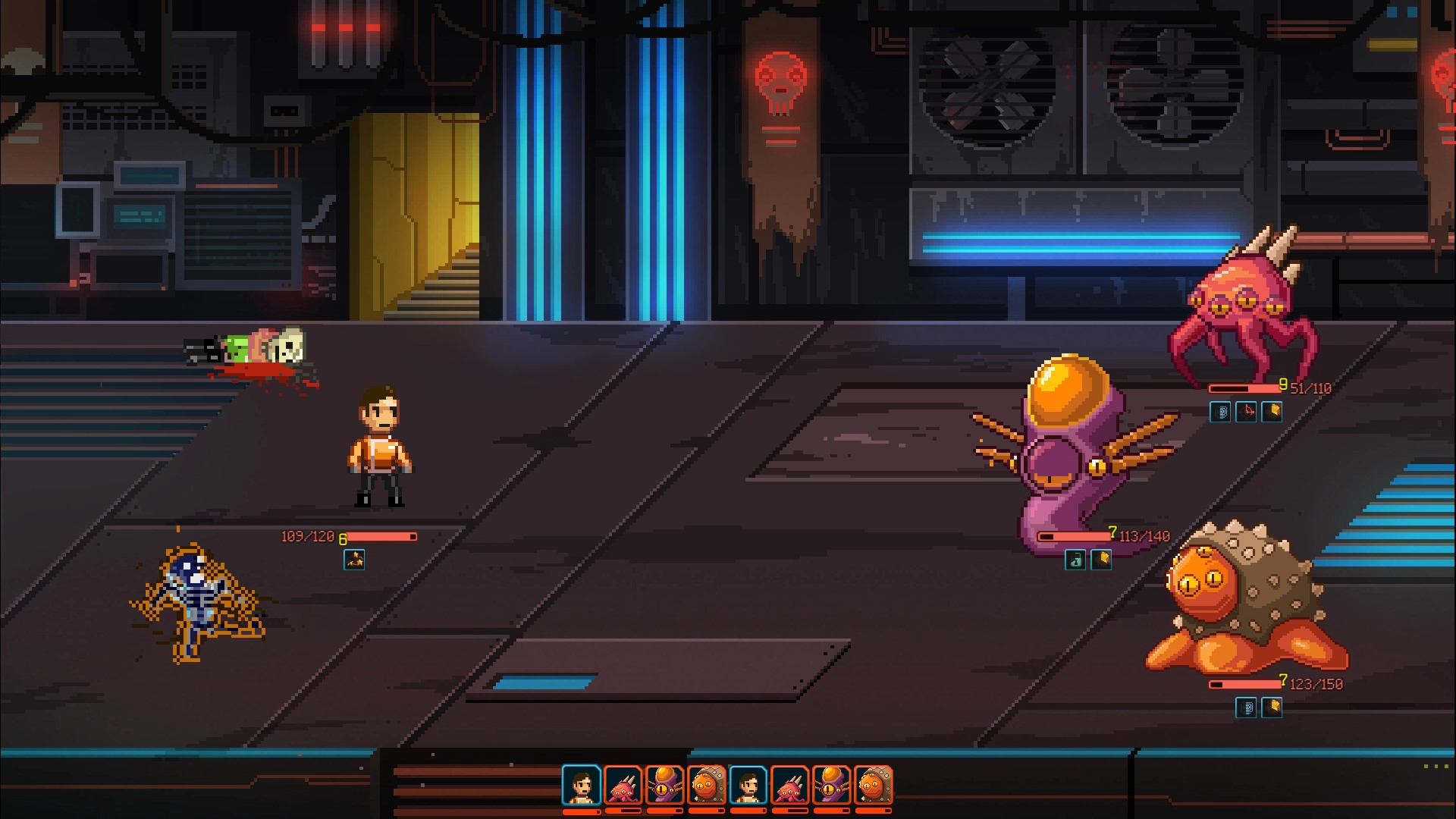Click the spider enemy's 51/110 health bar
1456x819 pixels.
1244,388
